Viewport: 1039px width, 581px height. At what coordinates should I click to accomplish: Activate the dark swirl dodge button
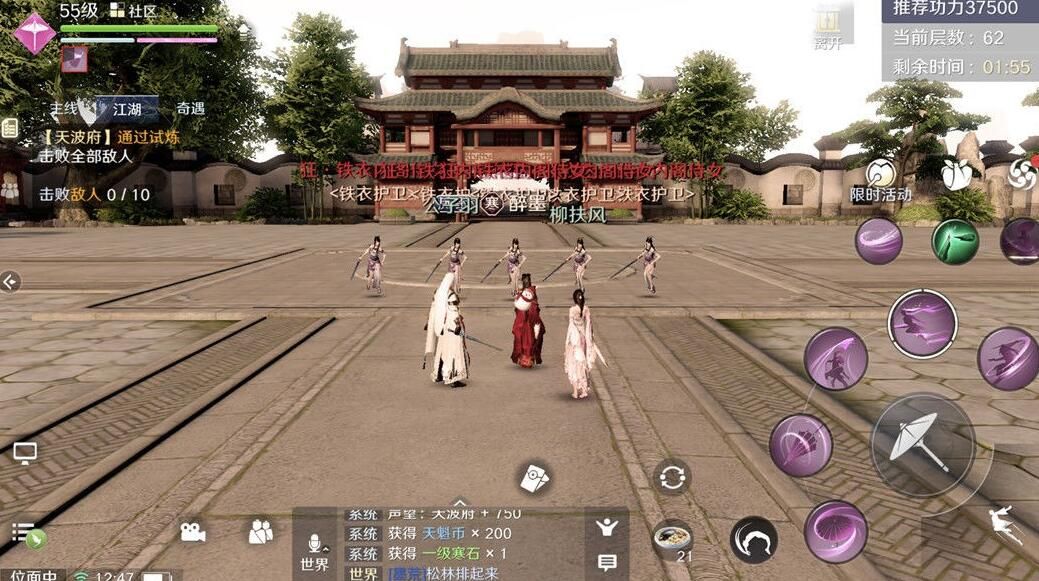753,540
